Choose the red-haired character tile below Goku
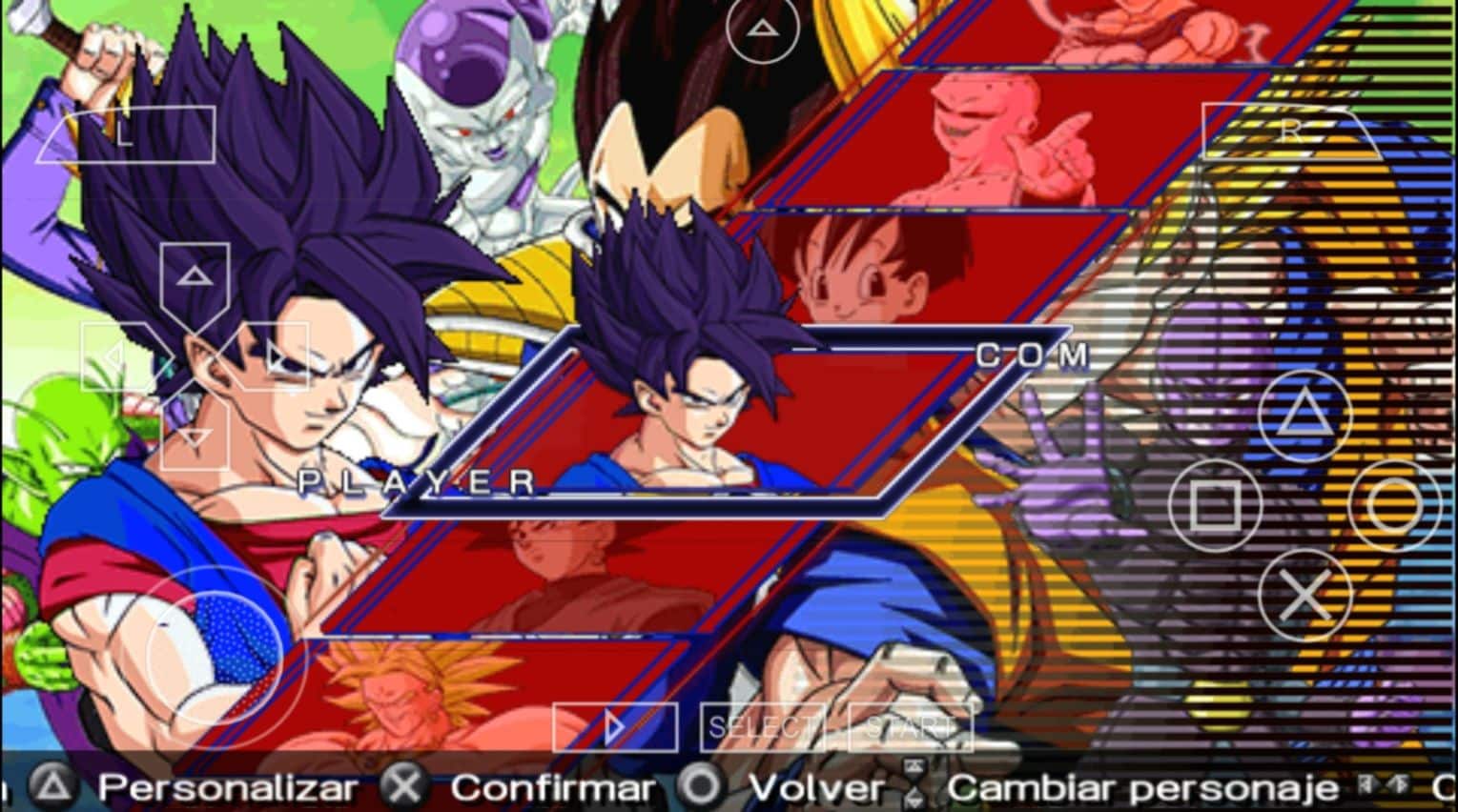 click(563, 577)
